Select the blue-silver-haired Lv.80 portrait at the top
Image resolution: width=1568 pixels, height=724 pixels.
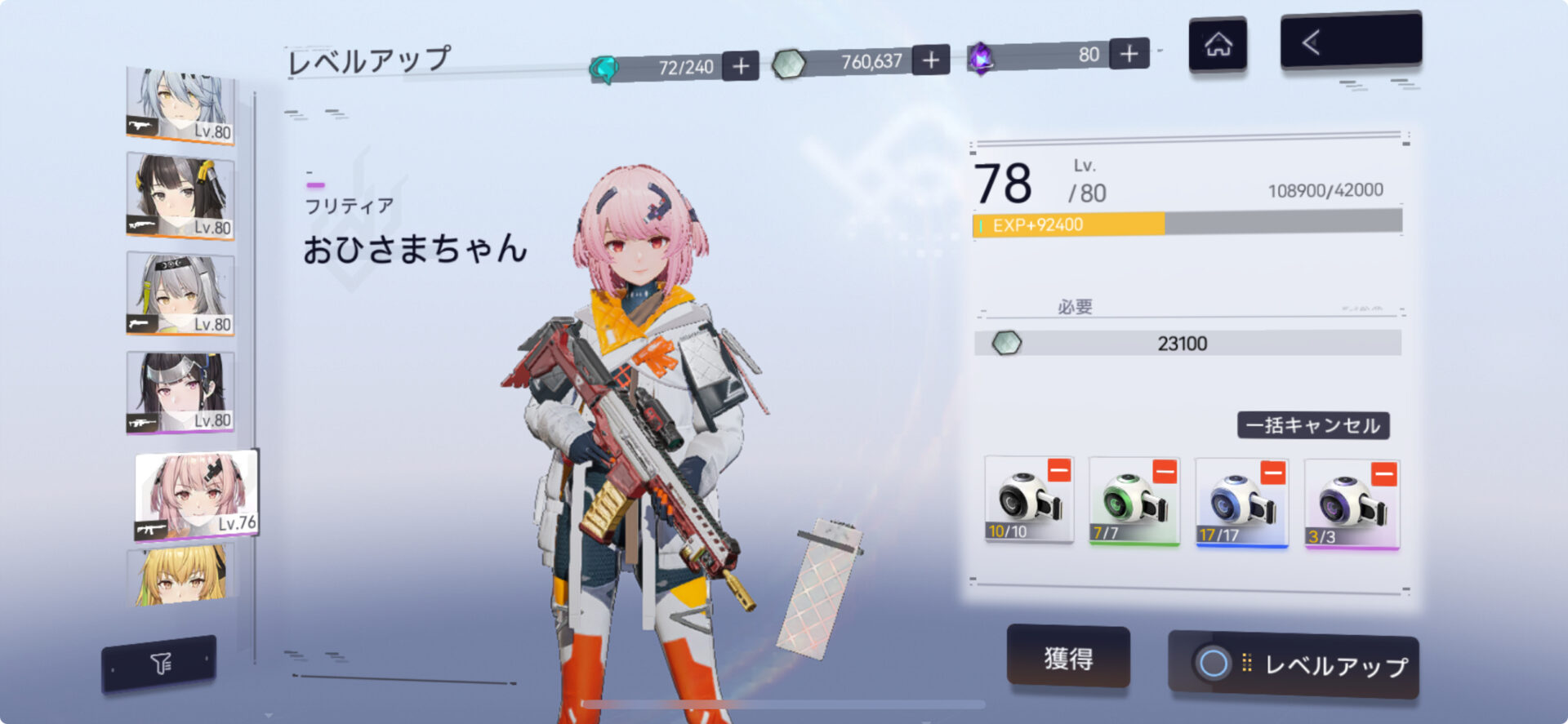180,106
